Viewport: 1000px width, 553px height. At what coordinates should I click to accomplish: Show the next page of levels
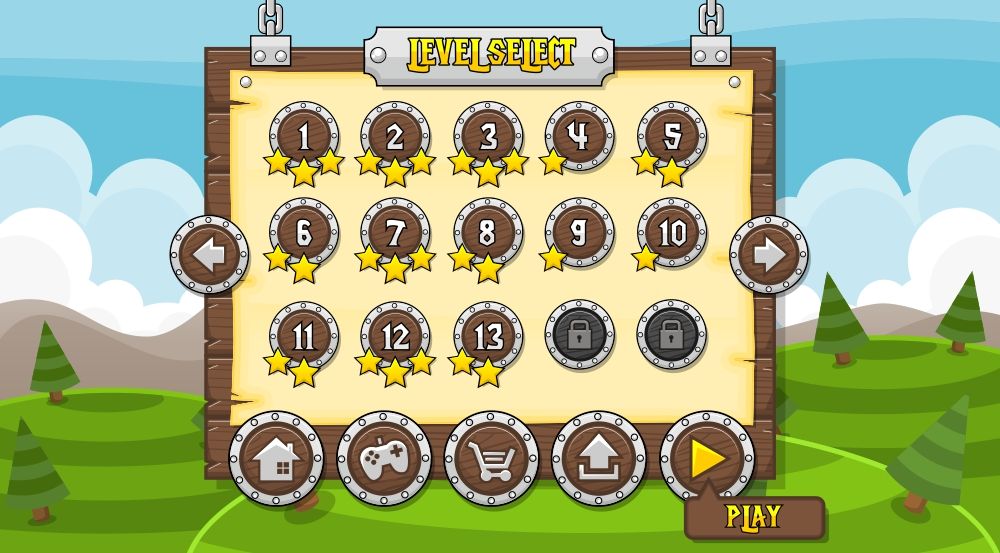(769, 255)
